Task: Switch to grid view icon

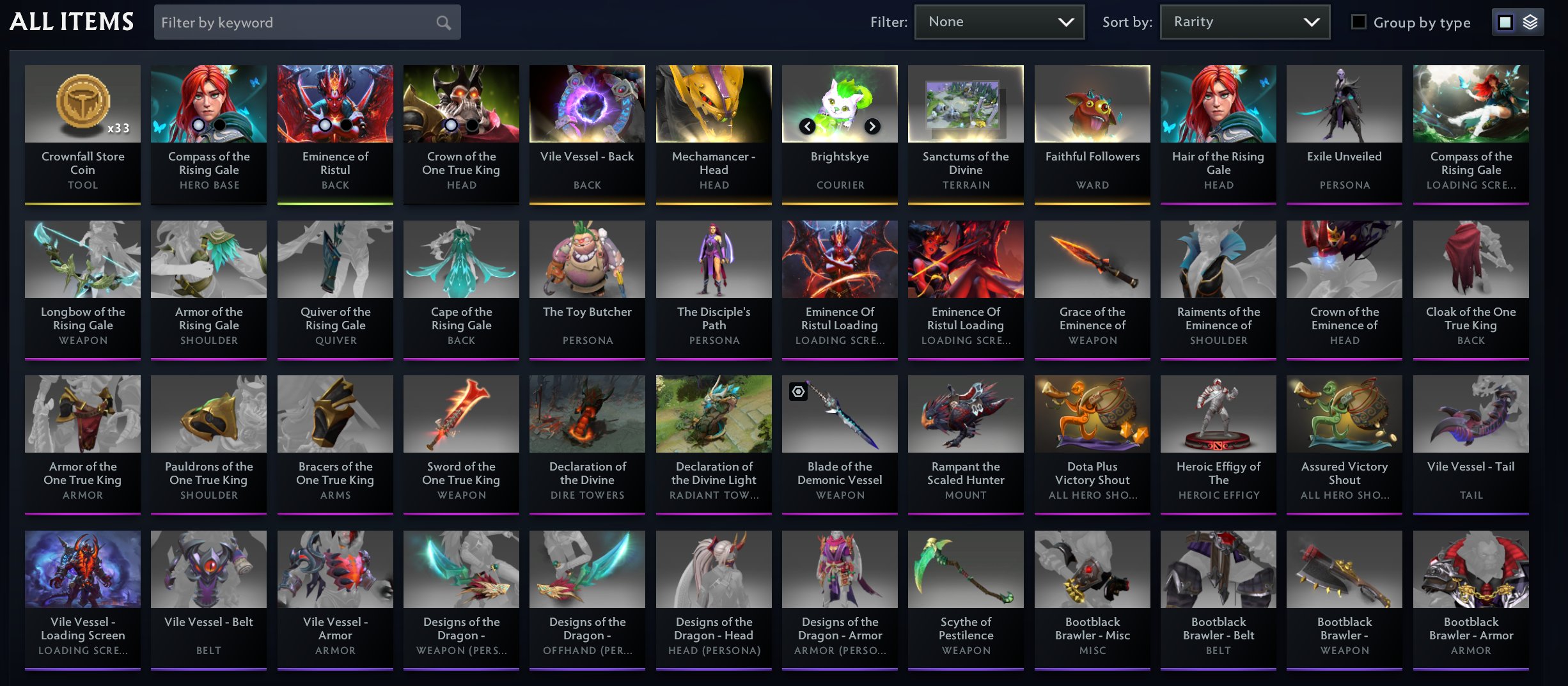Action: (1504, 21)
